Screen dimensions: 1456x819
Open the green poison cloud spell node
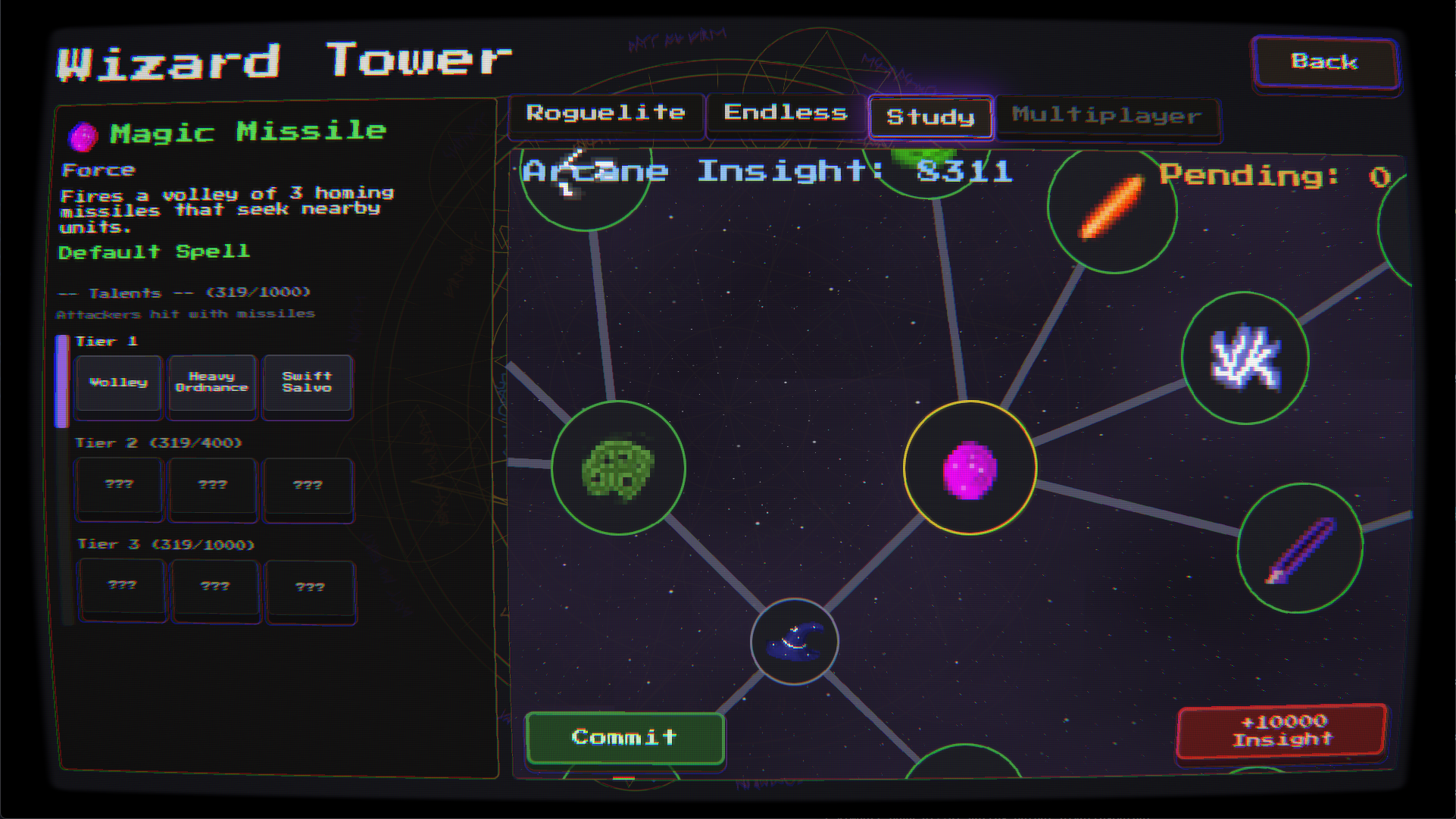pos(618,468)
